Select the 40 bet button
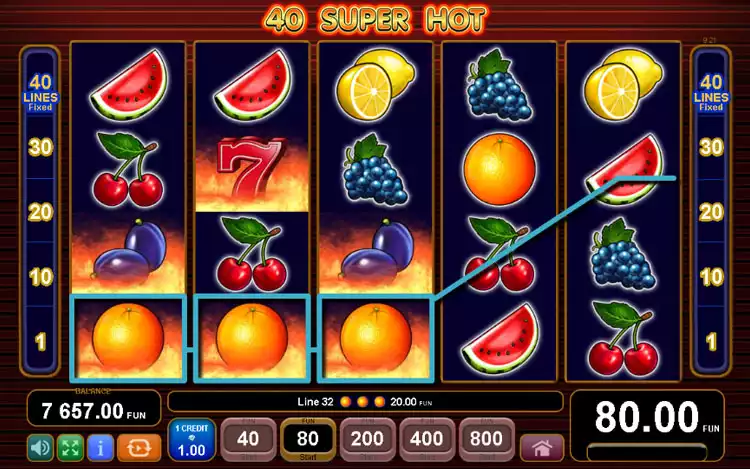 (x=247, y=438)
